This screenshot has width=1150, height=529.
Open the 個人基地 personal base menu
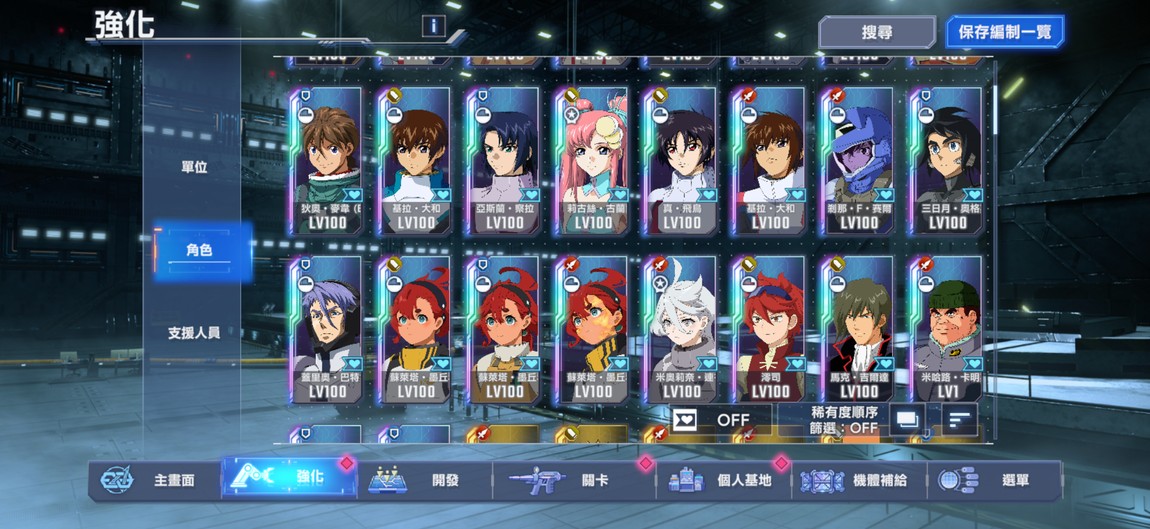(725, 480)
